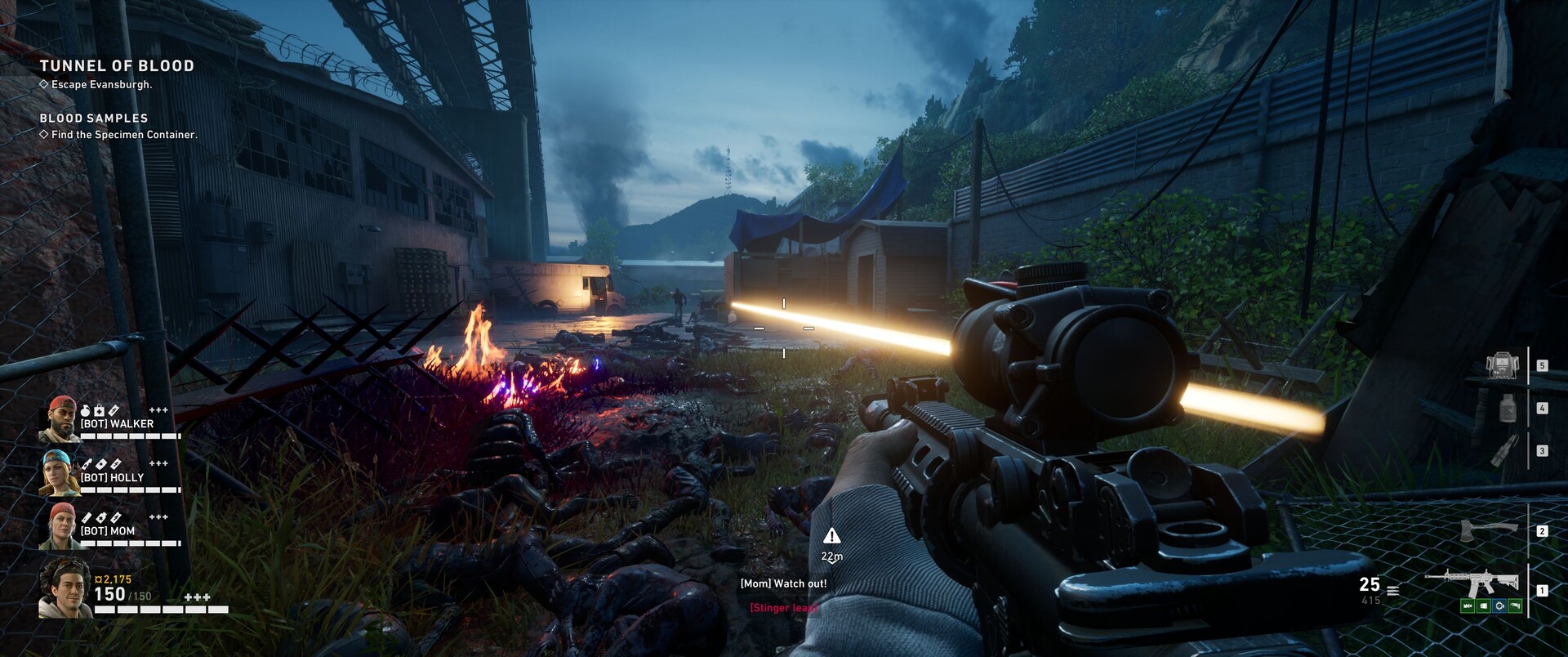Click Holly's teammate portrait
The width and height of the screenshot is (1568, 657).
(x=60, y=473)
